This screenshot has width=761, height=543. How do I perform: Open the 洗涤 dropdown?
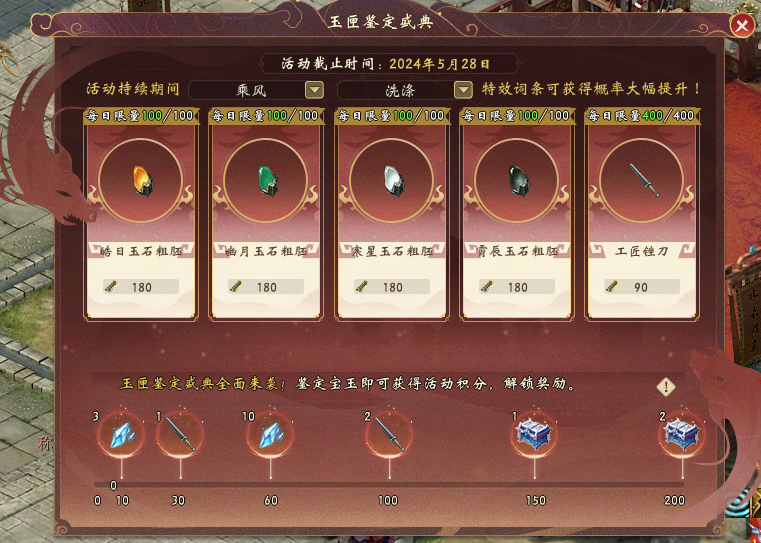click(462, 90)
